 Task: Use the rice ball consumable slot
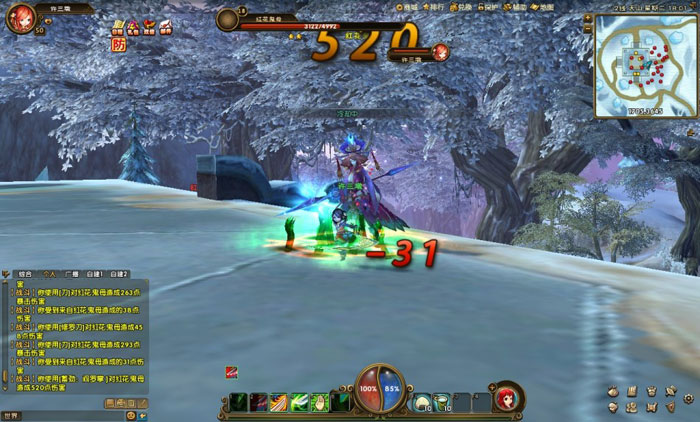(x=422, y=401)
